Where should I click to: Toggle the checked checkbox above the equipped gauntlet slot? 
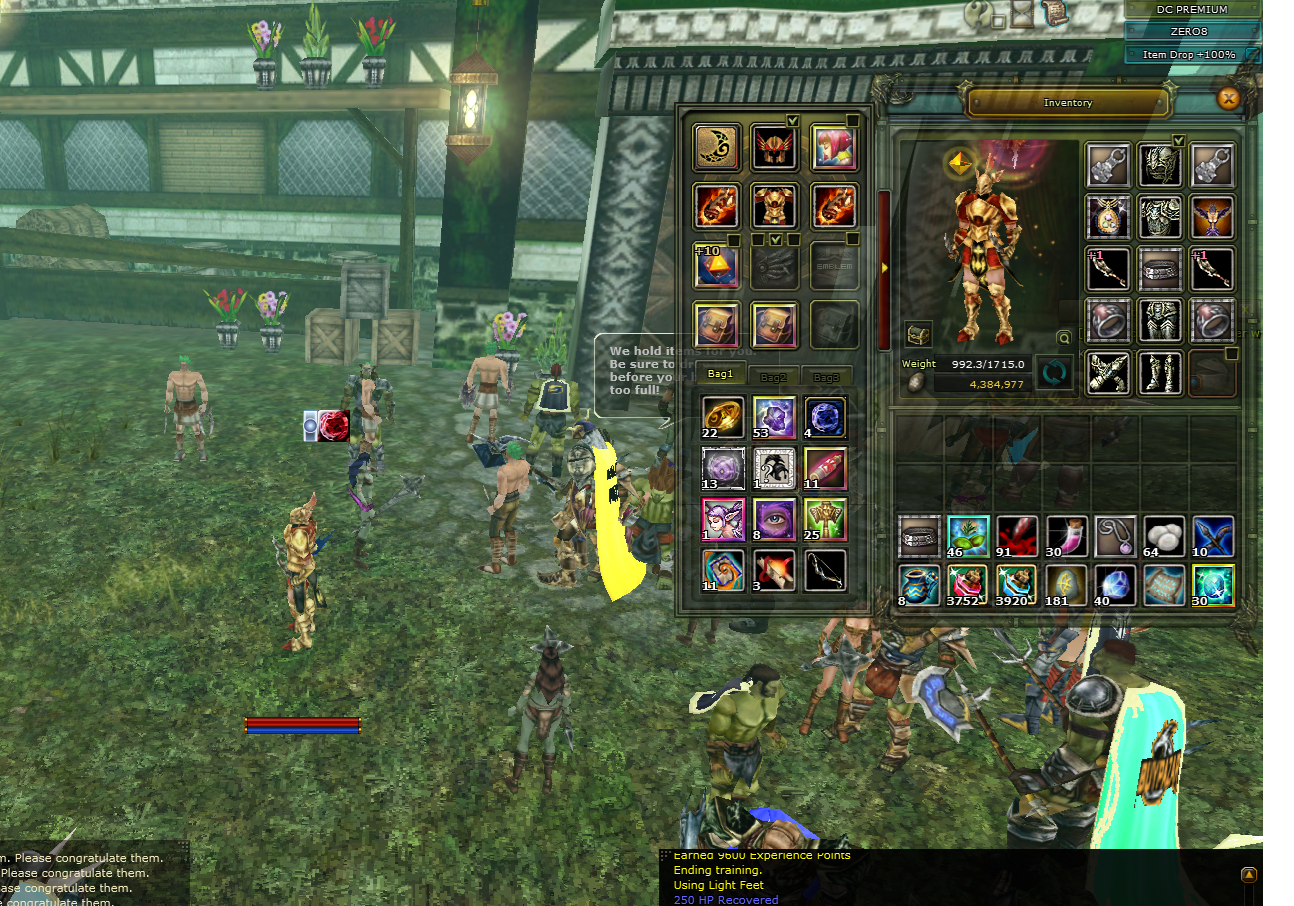point(776,240)
